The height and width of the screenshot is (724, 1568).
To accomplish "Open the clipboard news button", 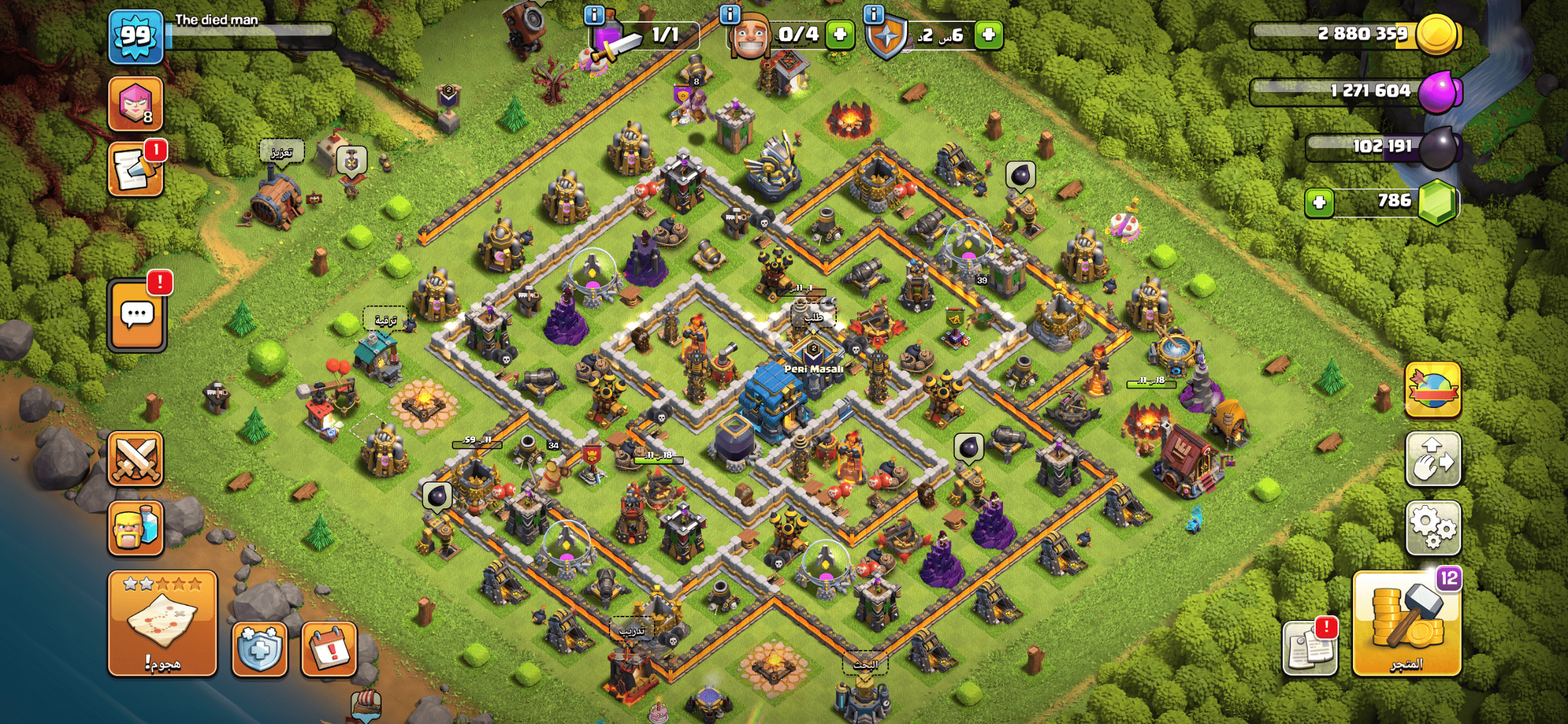I will click(x=1310, y=649).
